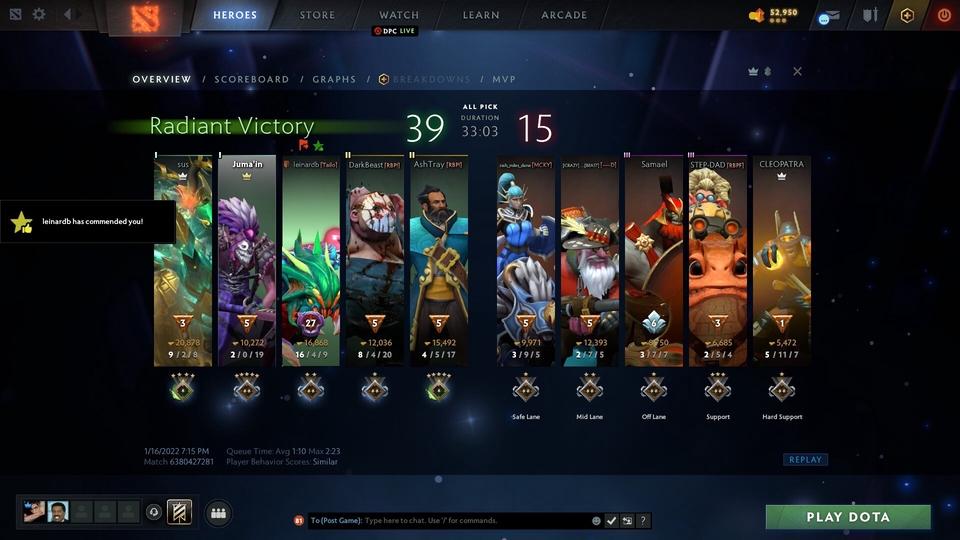Image resolution: width=960 pixels, height=540 pixels.
Task: Open the Dota Plus hexagon icon
Action: pyautogui.click(x=907, y=15)
